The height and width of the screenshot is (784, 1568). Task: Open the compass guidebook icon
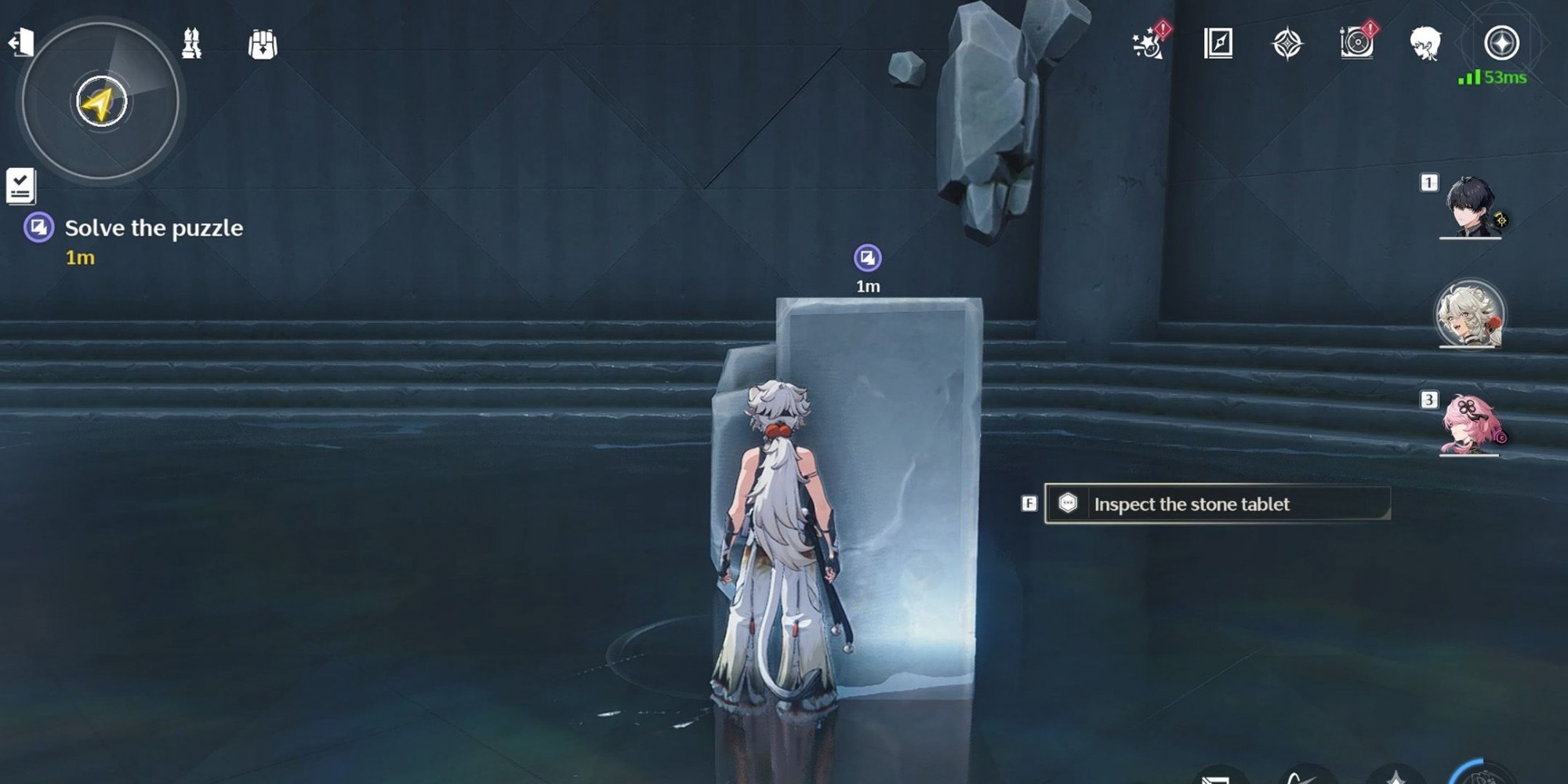[1218, 43]
